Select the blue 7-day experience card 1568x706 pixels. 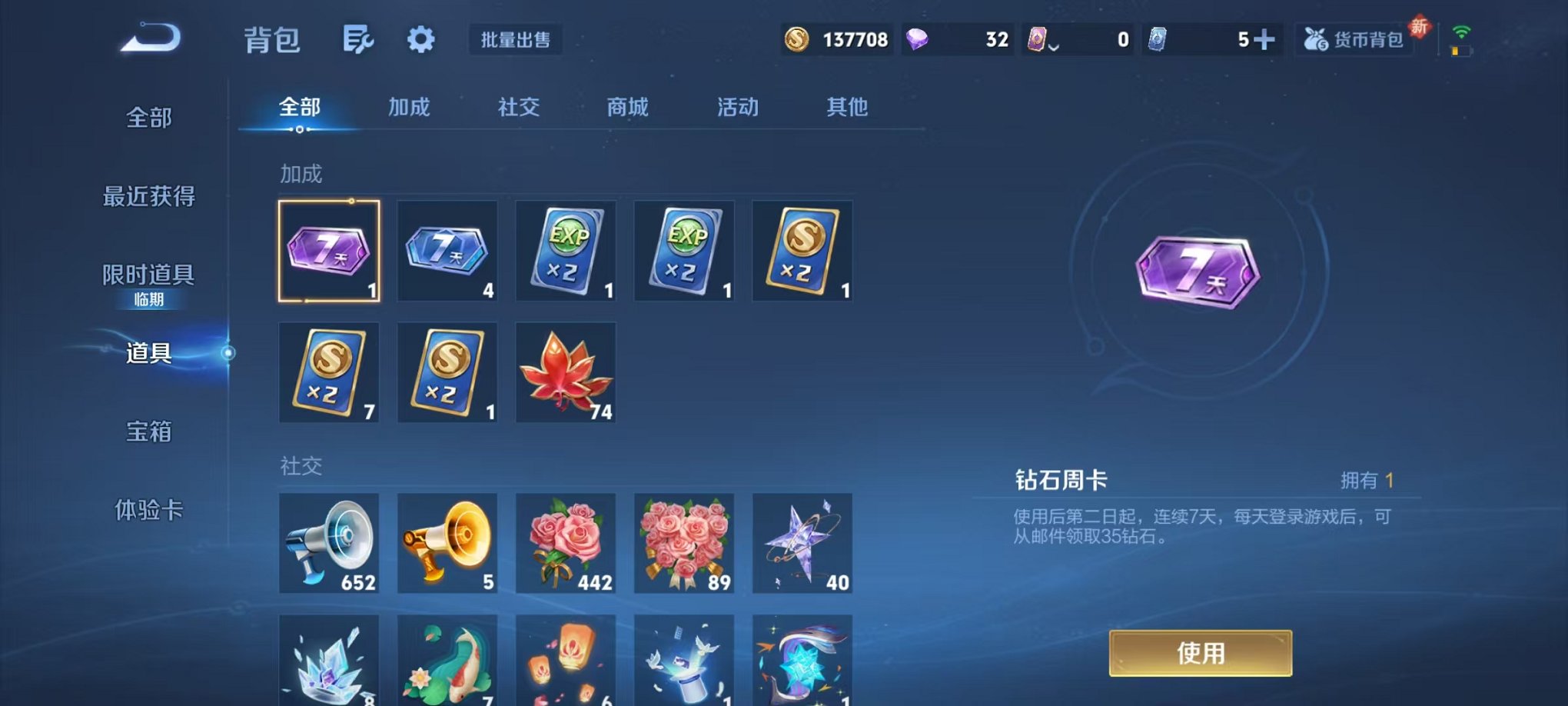click(447, 251)
